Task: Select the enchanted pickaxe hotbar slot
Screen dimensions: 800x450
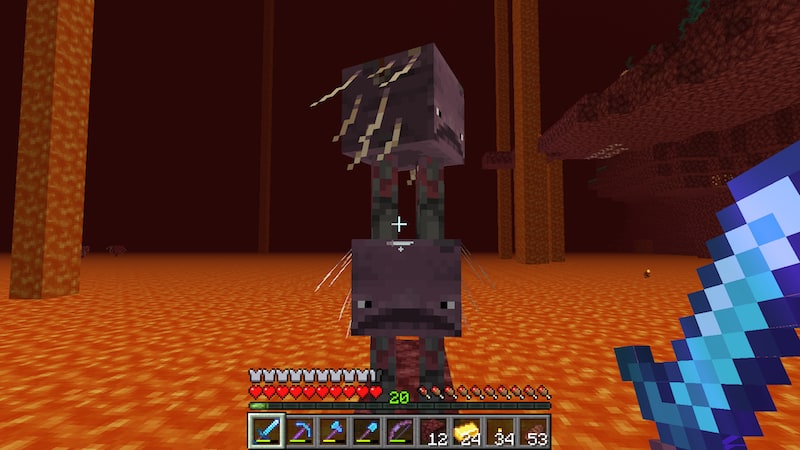Action: [x=300, y=431]
